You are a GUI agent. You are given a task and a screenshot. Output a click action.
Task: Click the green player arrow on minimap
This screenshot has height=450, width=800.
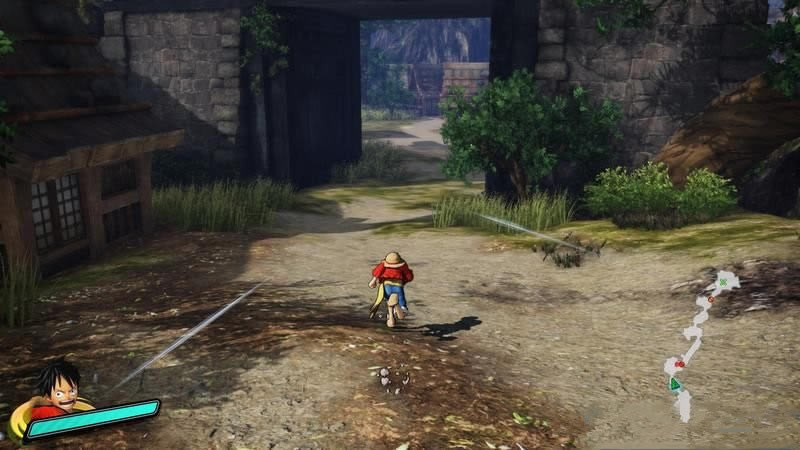(675, 383)
